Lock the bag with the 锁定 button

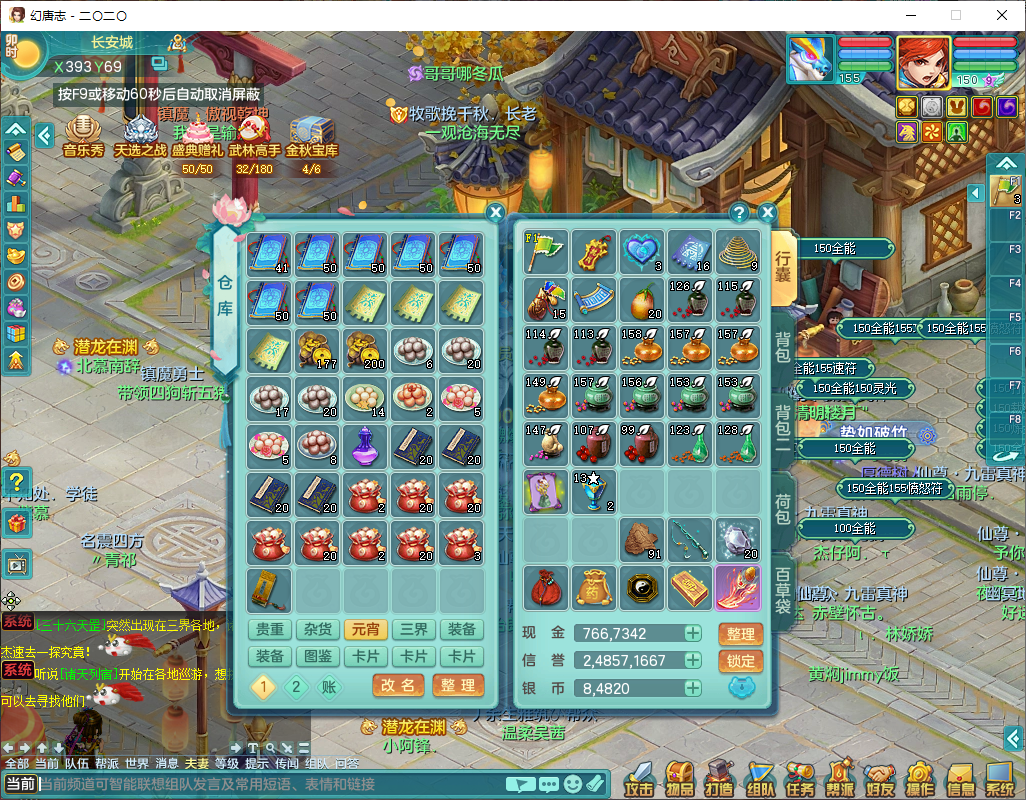(x=741, y=661)
